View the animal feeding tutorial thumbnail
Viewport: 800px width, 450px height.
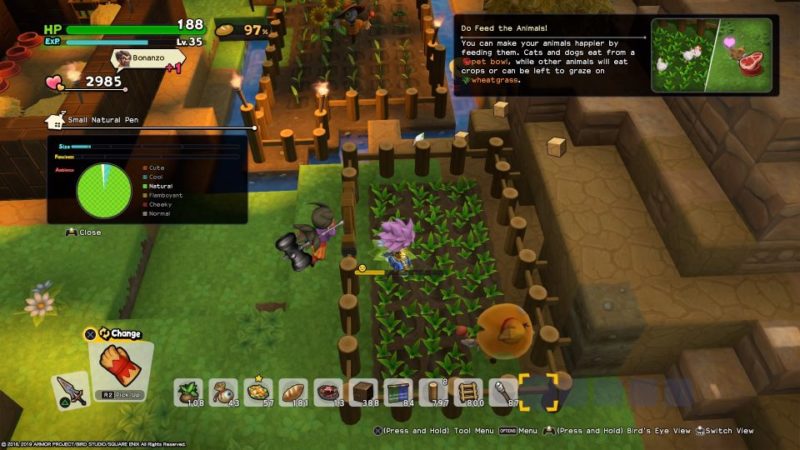pyautogui.click(x=711, y=56)
